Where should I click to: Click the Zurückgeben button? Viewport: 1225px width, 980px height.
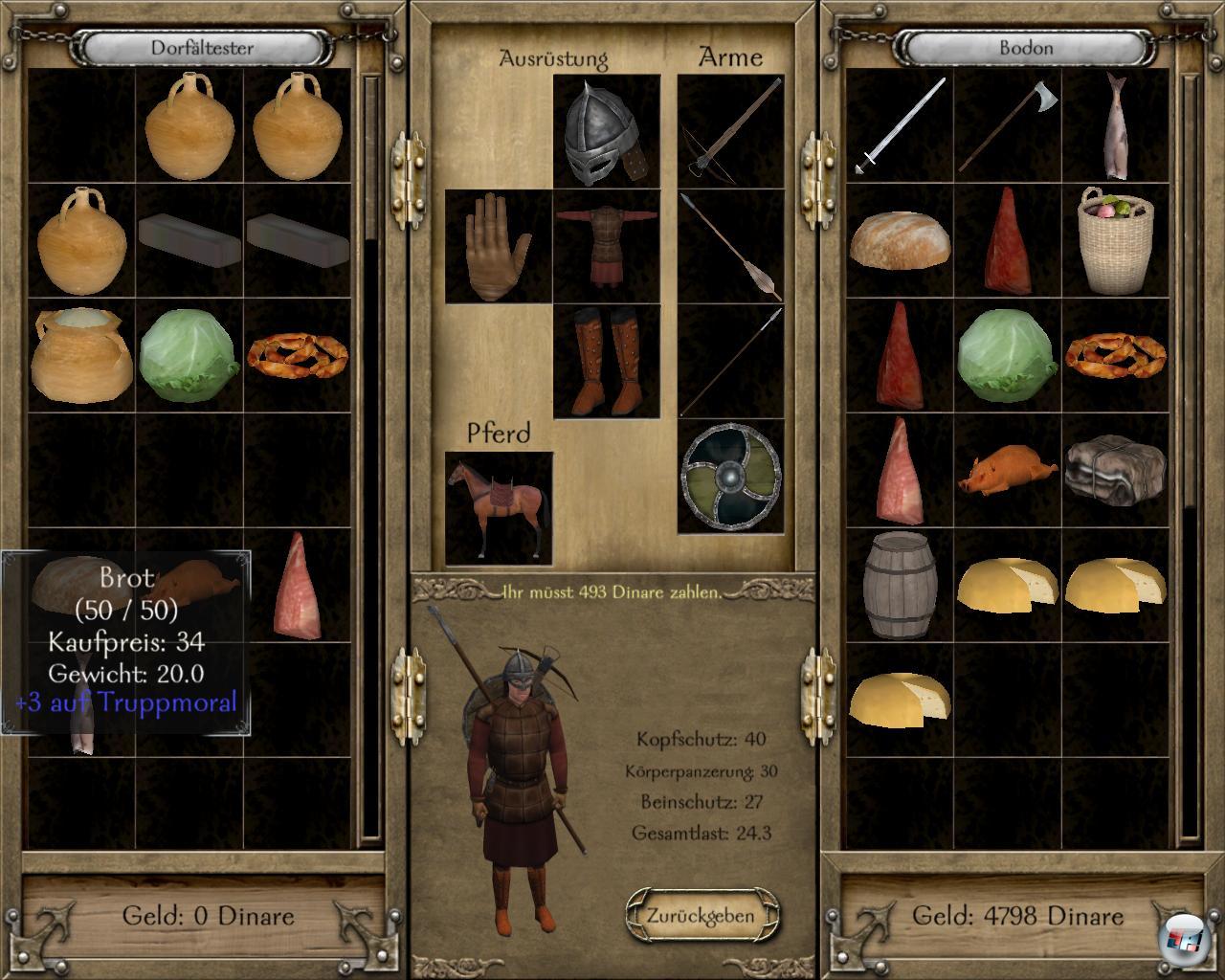(x=700, y=916)
